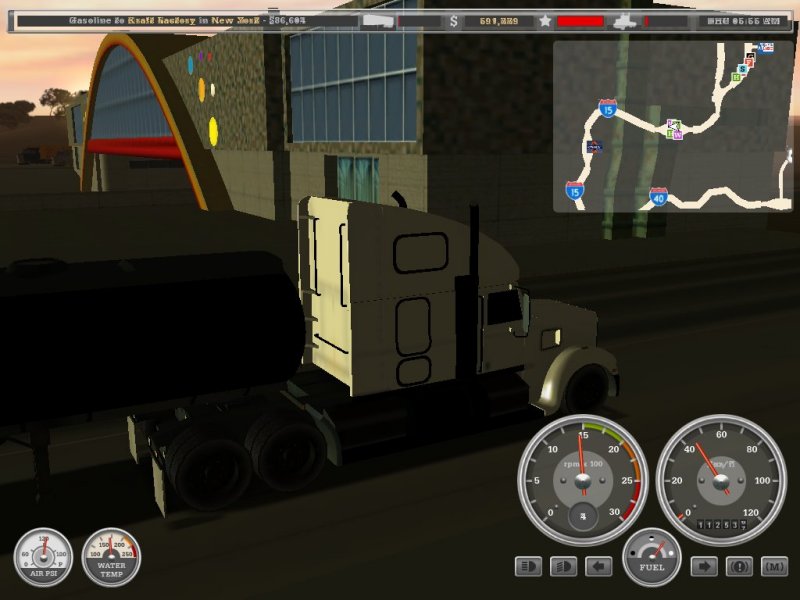Select the Interstate 40 shield on minimap

(658, 197)
